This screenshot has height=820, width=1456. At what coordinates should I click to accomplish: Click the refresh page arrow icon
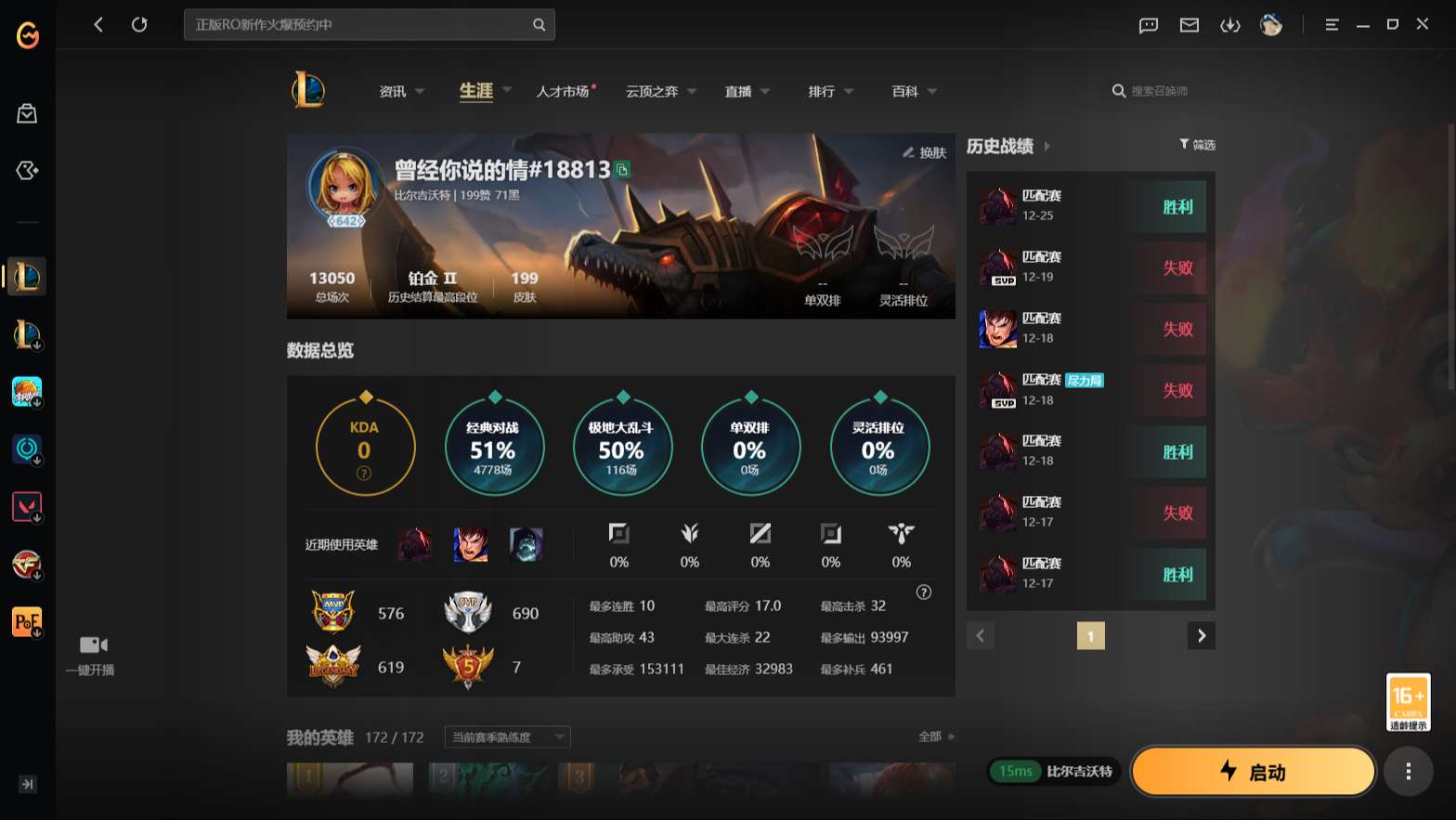(x=139, y=25)
